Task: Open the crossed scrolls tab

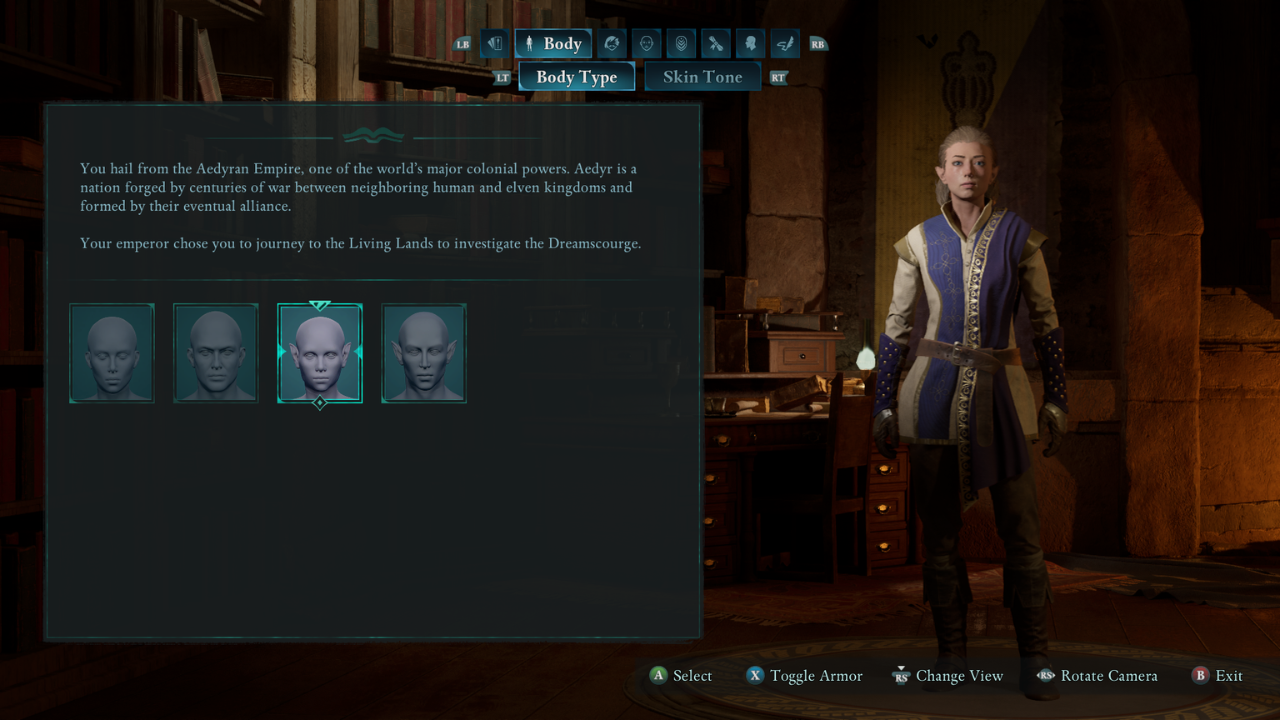Action: point(716,44)
